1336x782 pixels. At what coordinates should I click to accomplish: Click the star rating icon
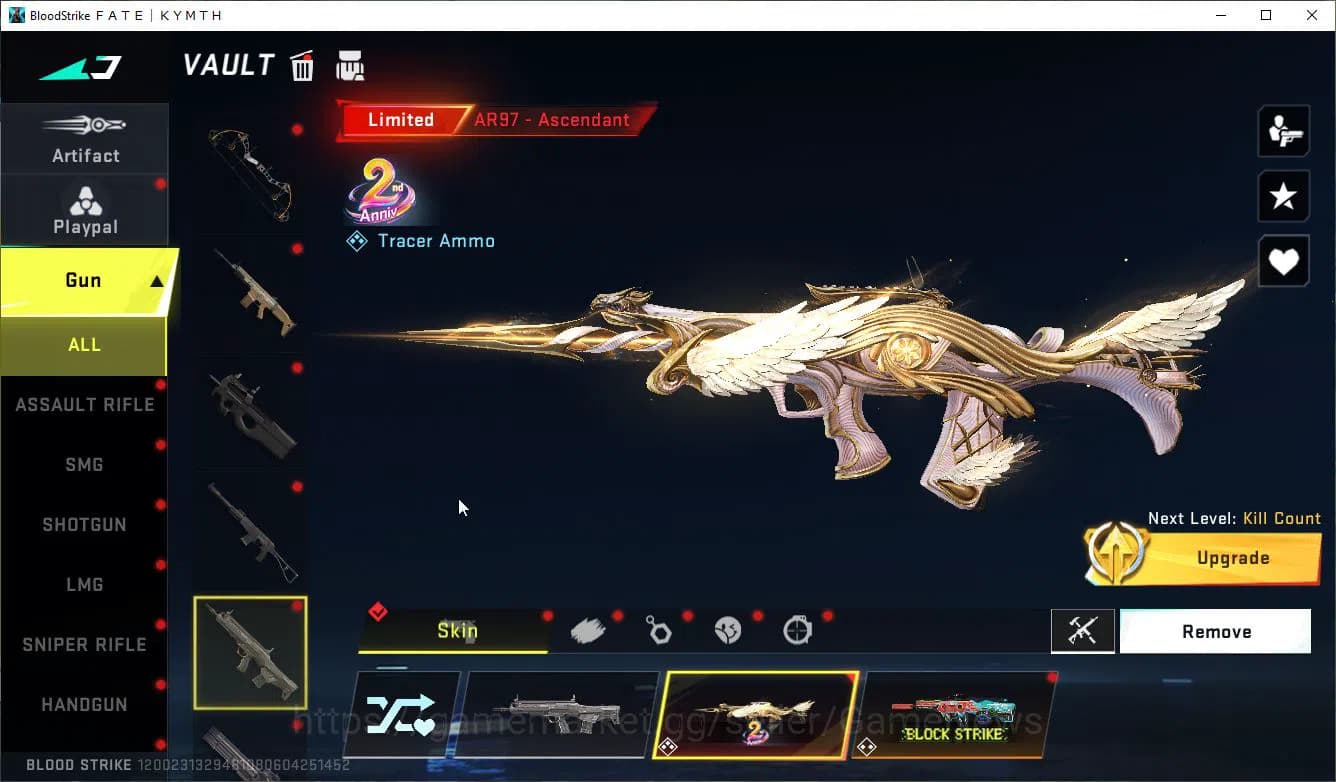tap(1283, 196)
